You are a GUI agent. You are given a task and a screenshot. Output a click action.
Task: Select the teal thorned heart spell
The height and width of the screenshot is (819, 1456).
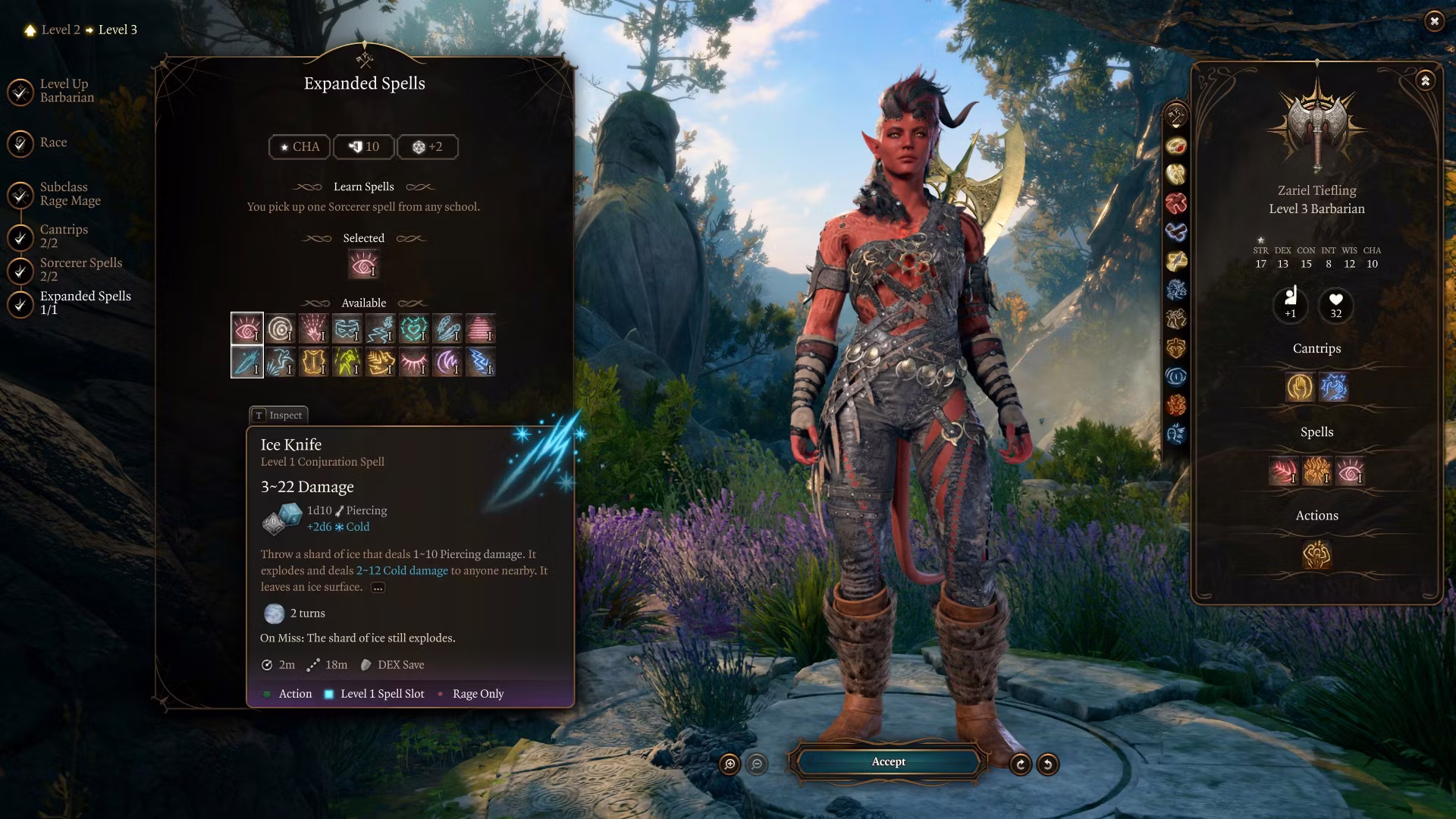pos(414,328)
